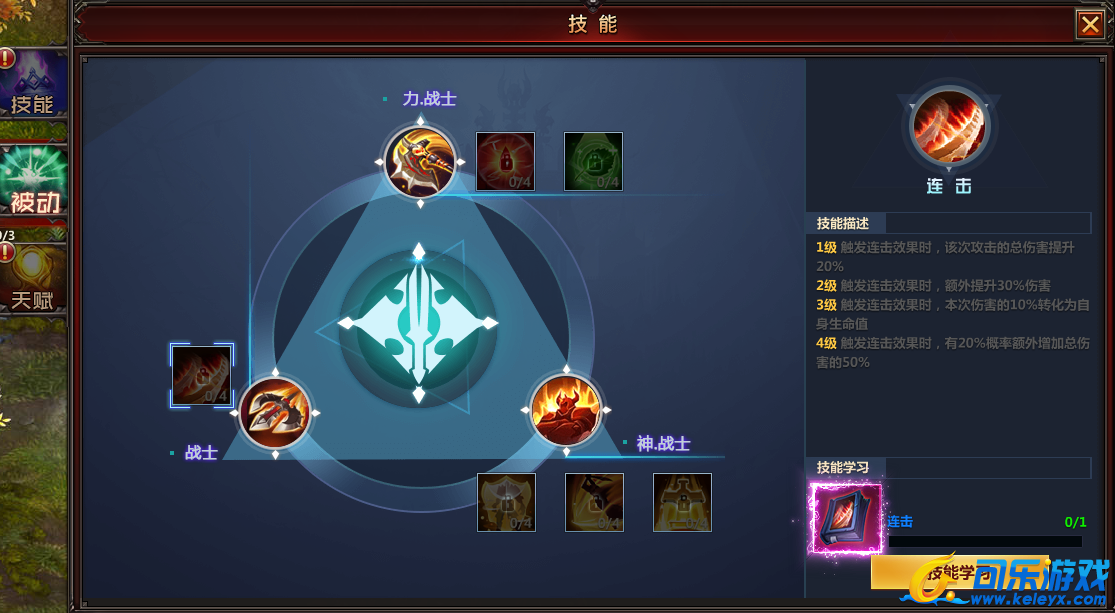1115x613 pixels.
Task: Select the locked green skill slot
Action: pyautogui.click(x=593, y=161)
